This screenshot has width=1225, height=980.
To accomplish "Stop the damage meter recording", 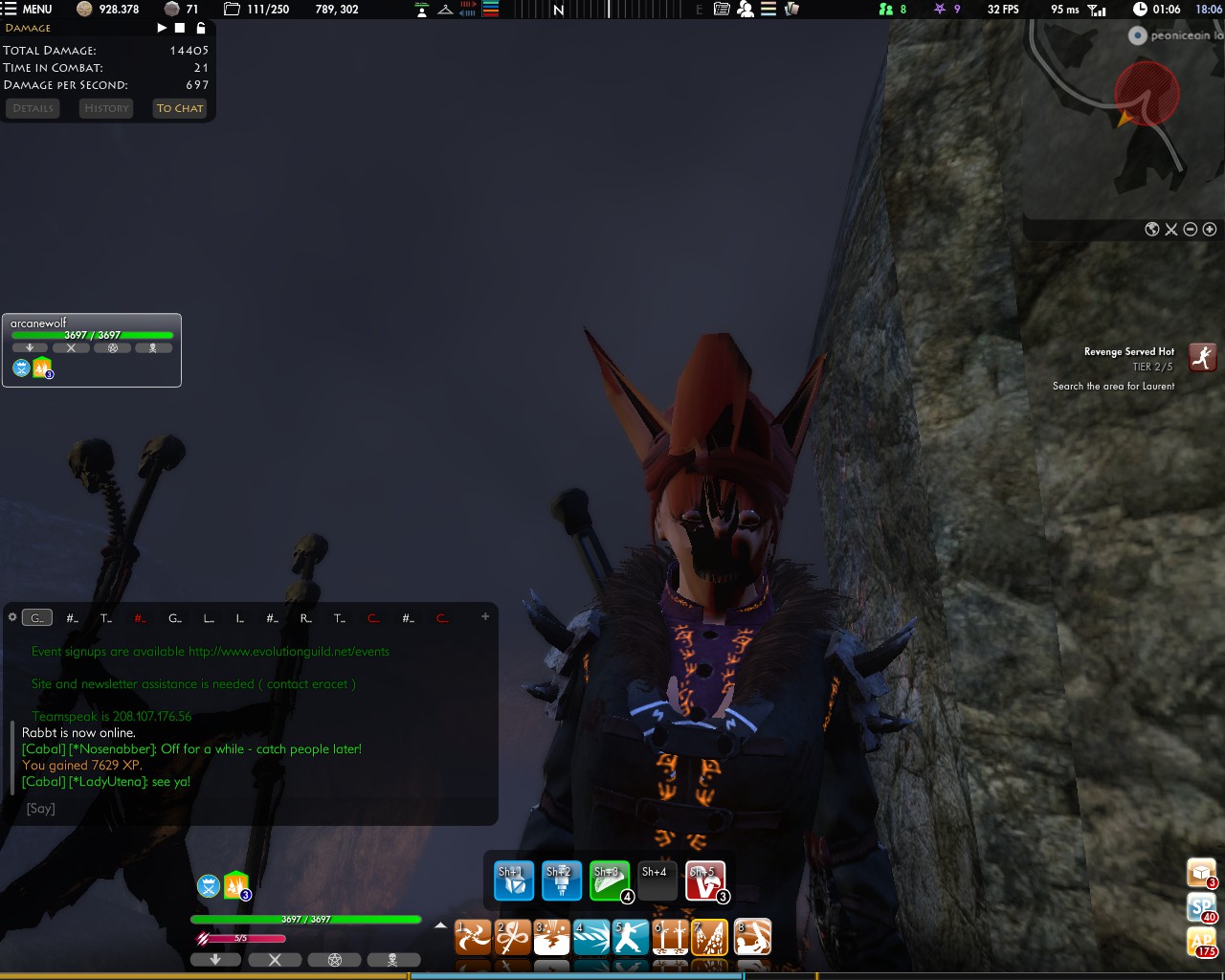I will (x=180, y=28).
